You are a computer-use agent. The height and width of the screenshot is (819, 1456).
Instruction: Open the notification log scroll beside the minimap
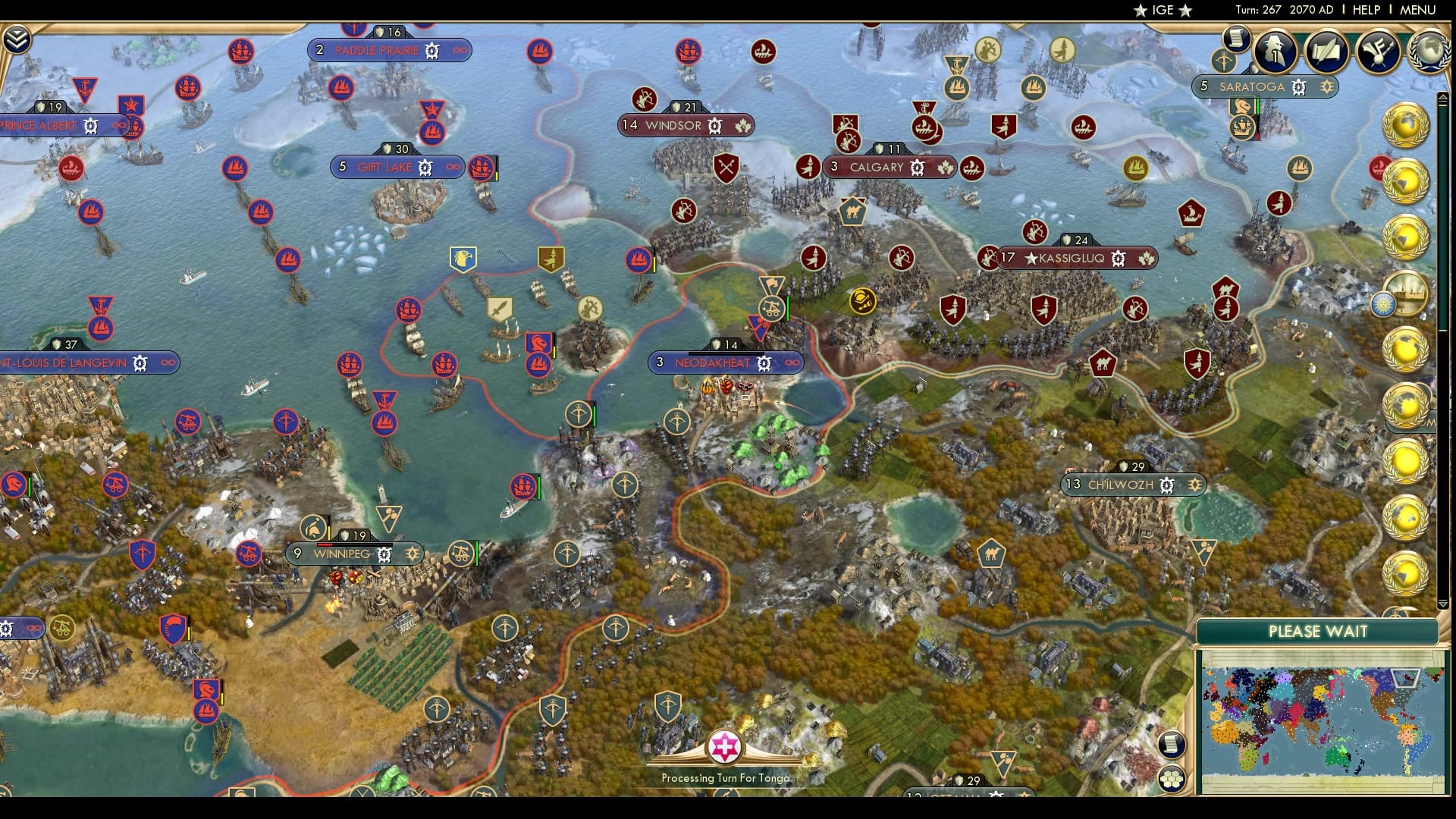click(x=1171, y=745)
